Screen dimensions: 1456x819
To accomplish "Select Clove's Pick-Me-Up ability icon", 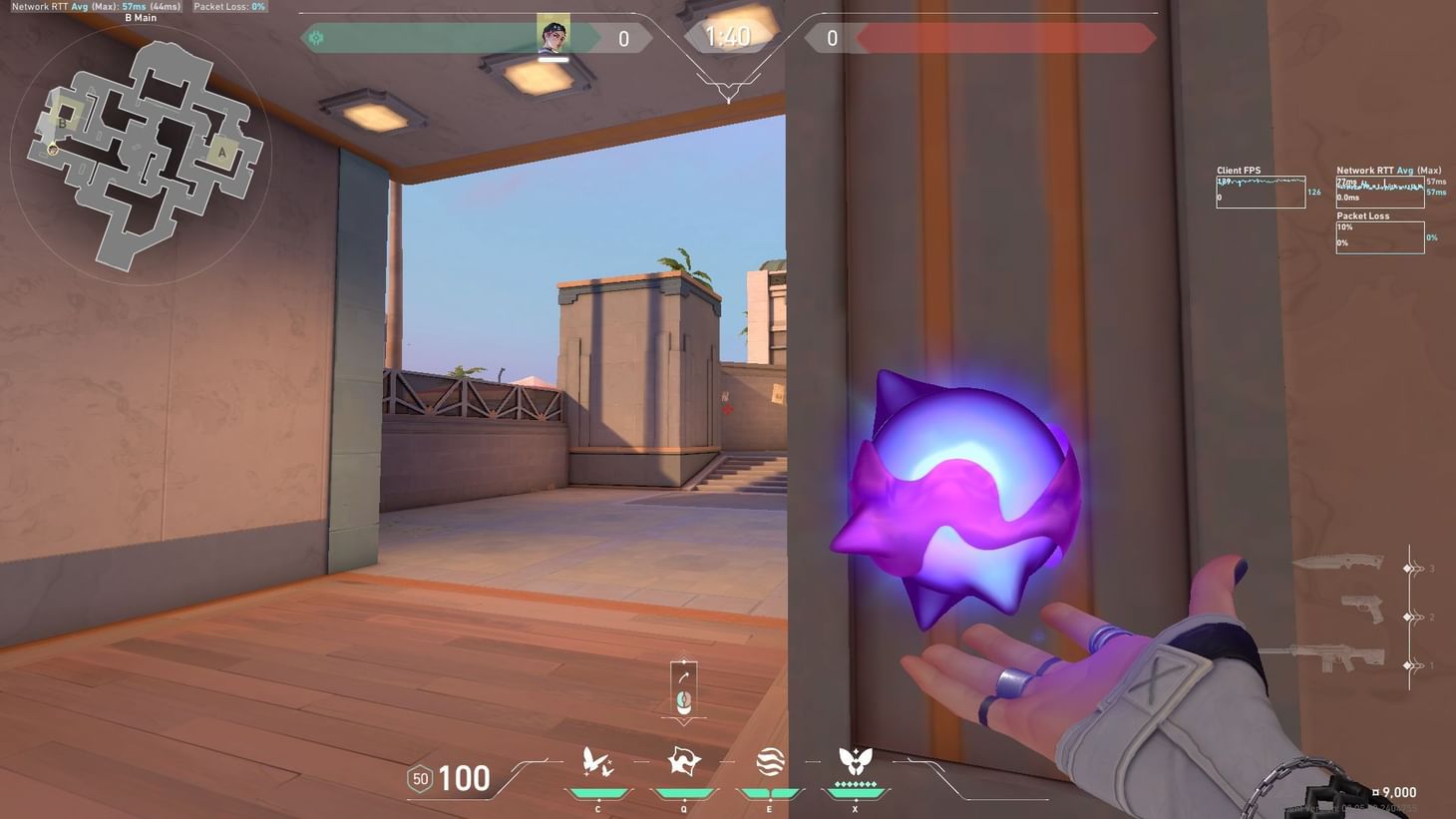I will pyautogui.click(x=596, y=763).
